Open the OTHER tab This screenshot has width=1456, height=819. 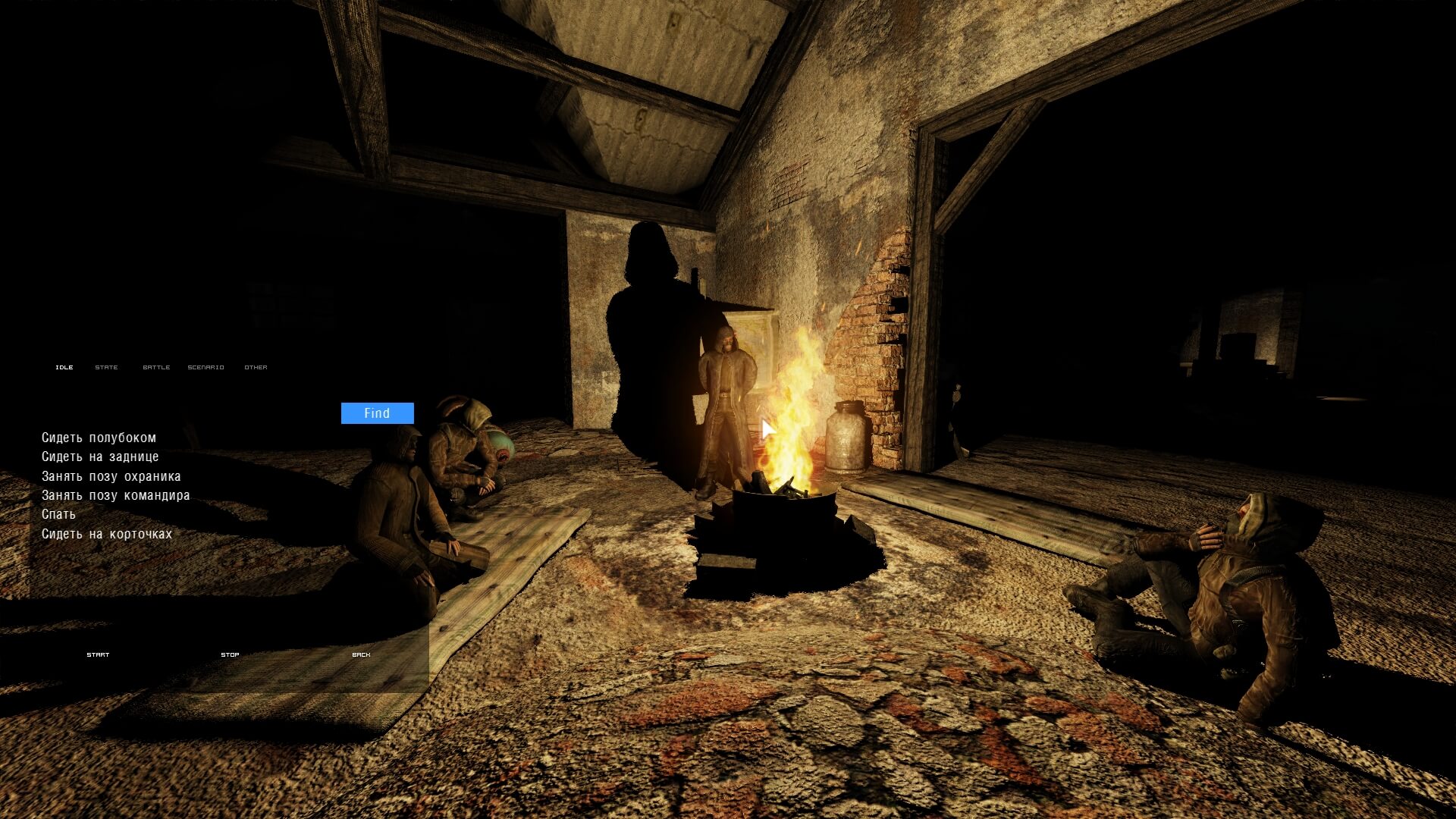tap(256, 367)
